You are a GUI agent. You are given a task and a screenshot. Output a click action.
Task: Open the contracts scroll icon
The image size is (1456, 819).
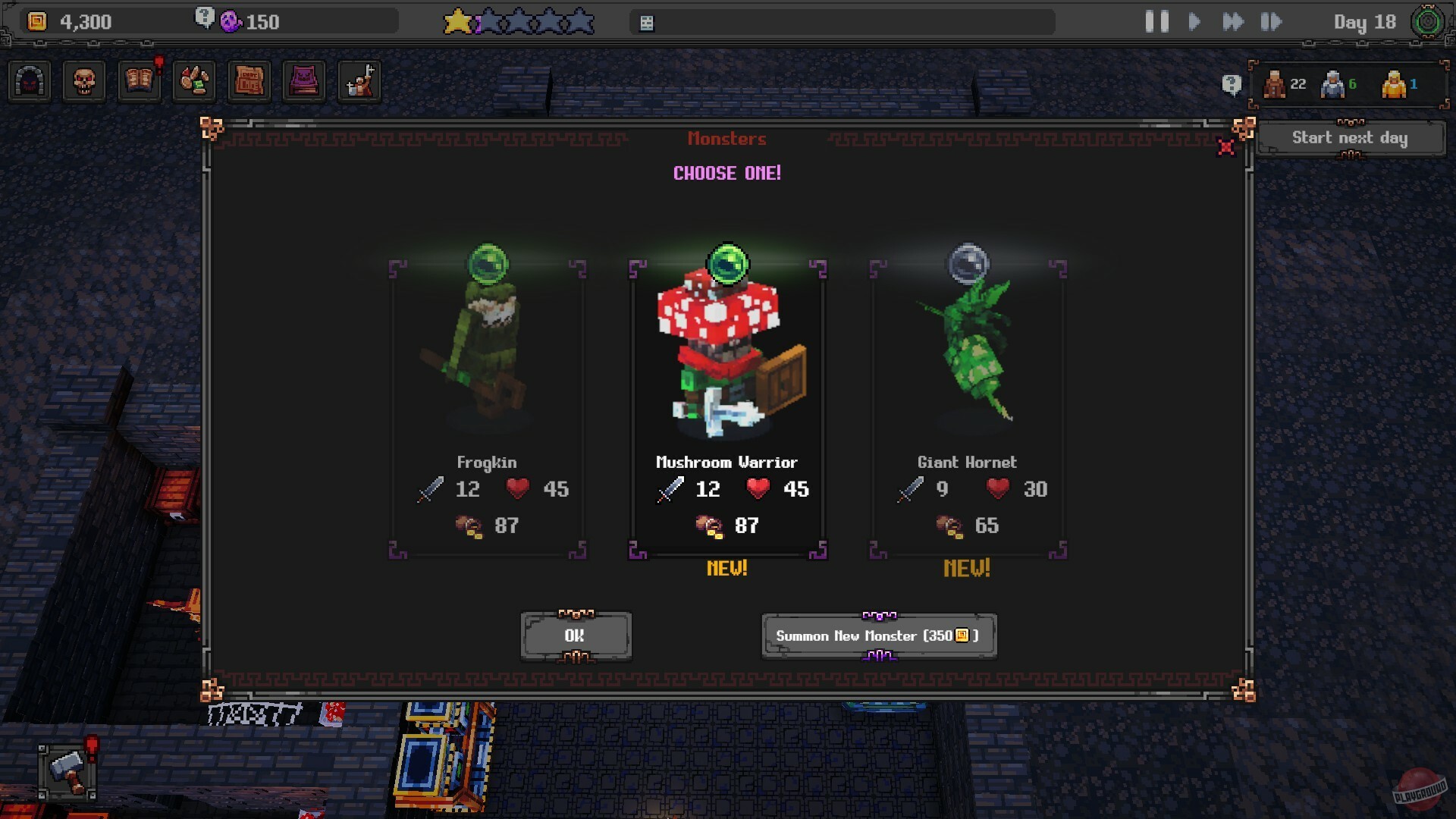point(249,81)
